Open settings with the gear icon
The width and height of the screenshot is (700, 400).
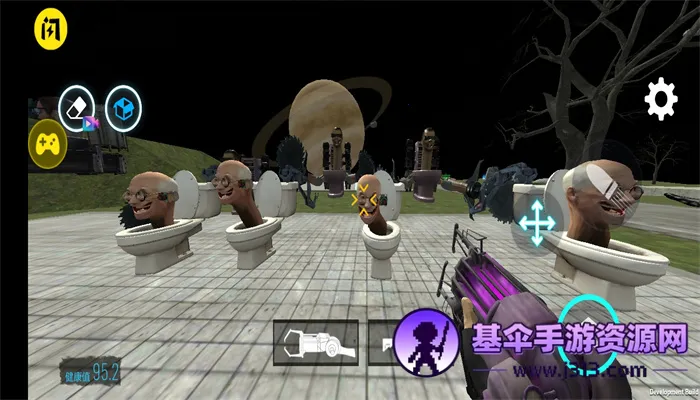point(660,99)
